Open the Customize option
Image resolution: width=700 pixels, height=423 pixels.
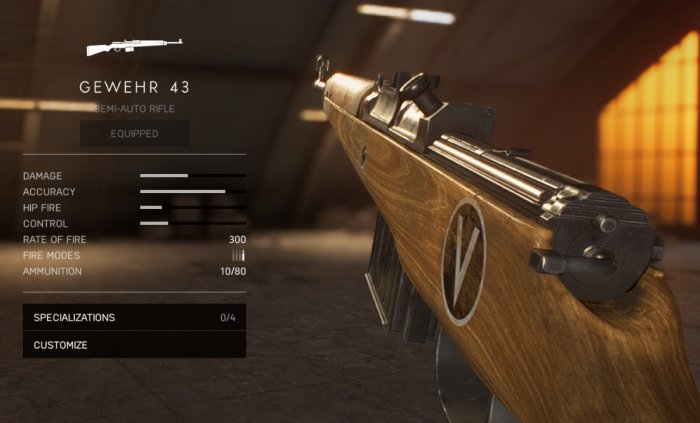[134, 345]
